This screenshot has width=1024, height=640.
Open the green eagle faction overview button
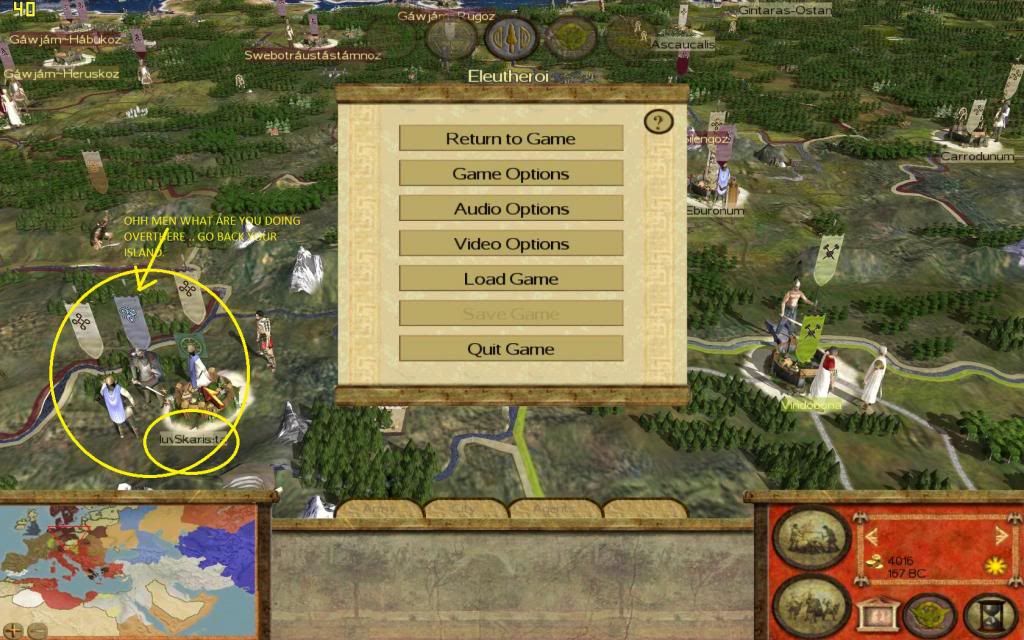tap(928, 613)
